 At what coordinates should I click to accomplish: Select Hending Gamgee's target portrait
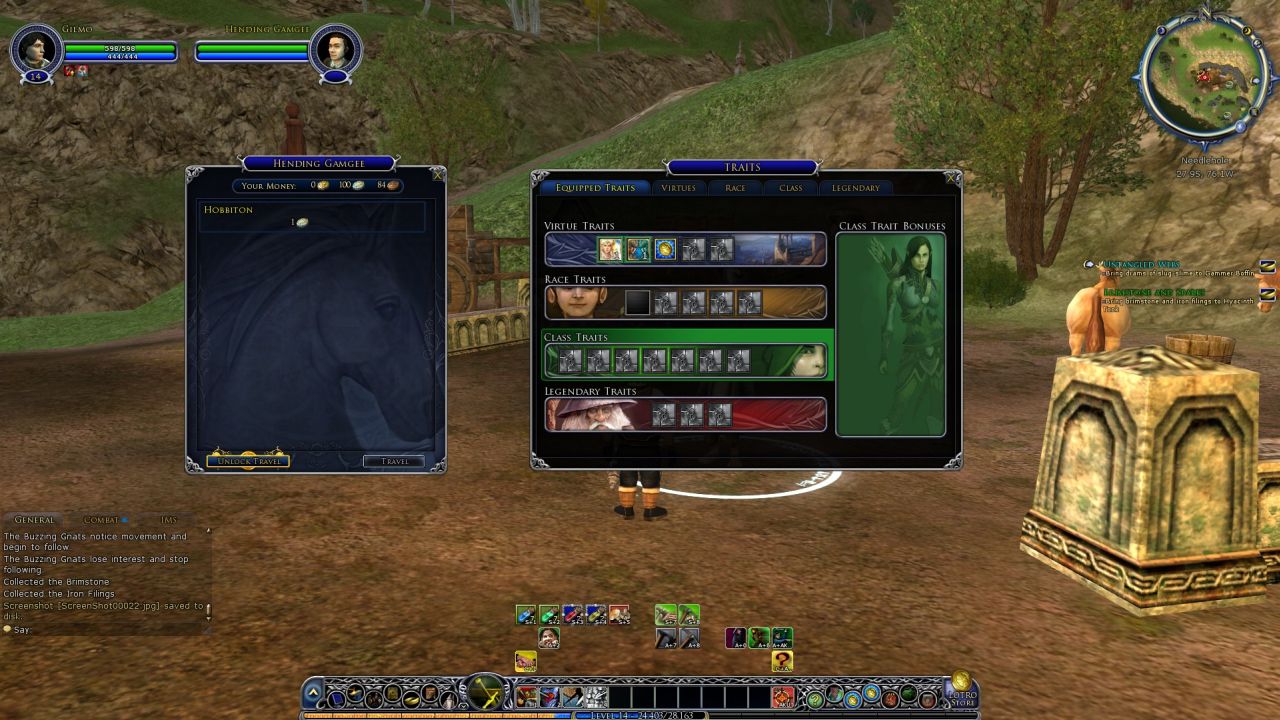point(334,50)
